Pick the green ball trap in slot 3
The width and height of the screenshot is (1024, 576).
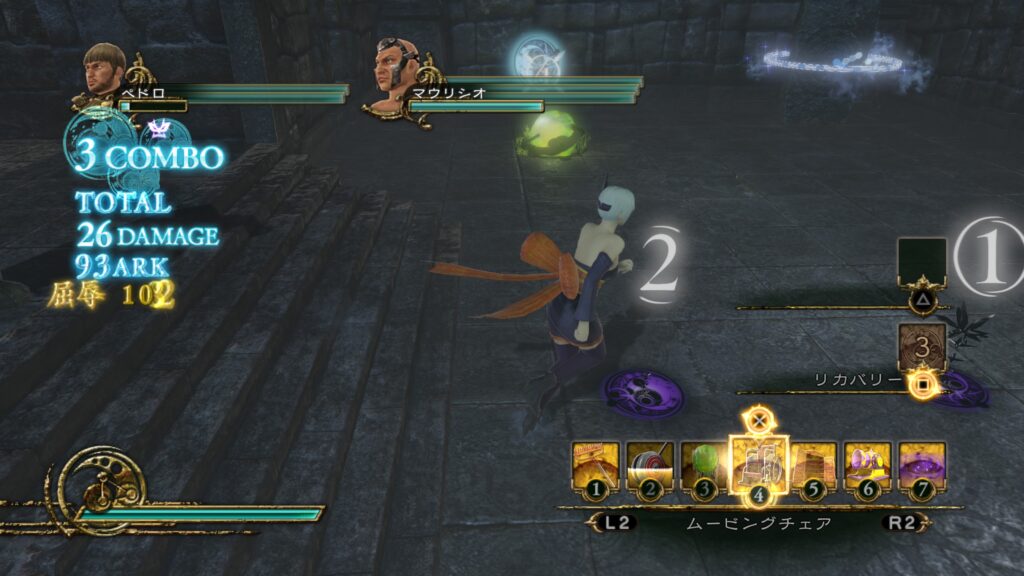[x=704, y=466]
